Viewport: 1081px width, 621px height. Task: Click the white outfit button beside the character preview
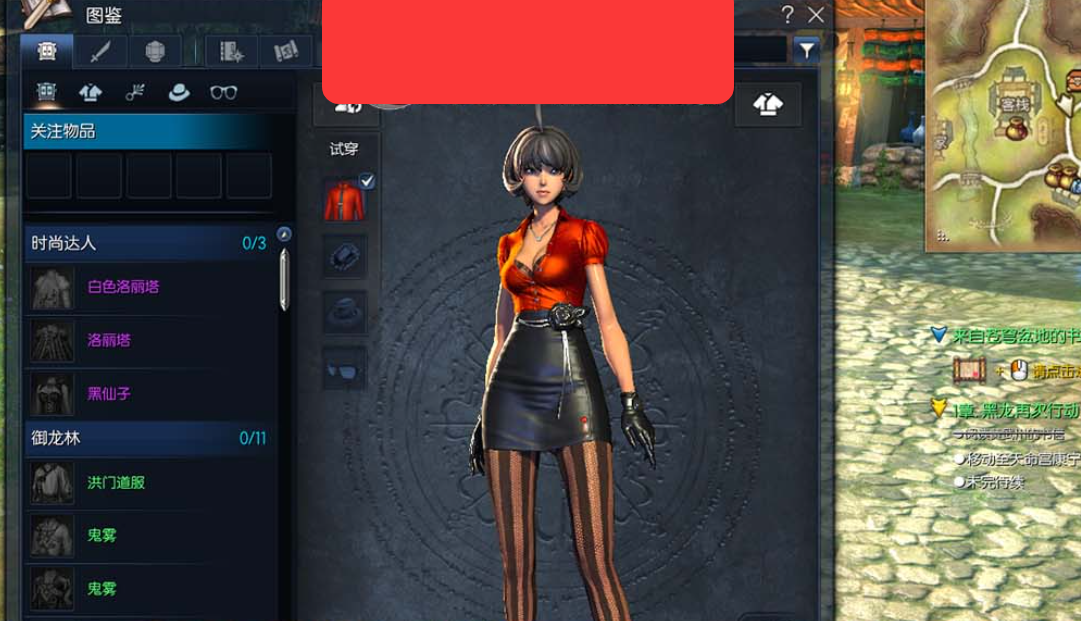click(768, 104)
